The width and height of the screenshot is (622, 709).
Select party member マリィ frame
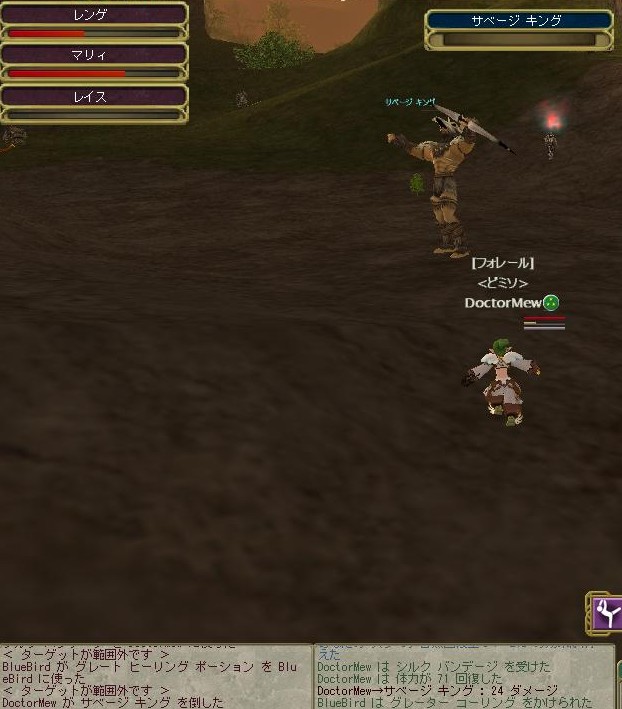pyautogui.click(x=93, y=61)
